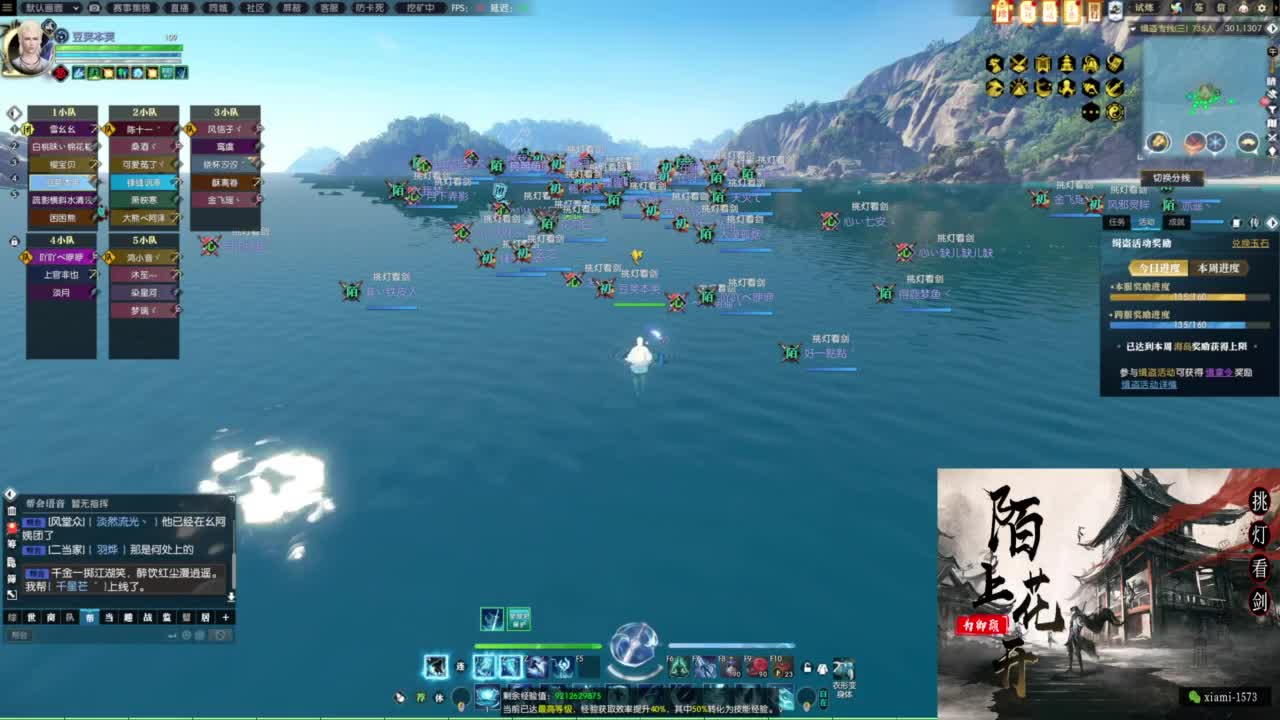Switch to the 任务 tab in the right panel
Screen dimensions: 1280x720
[x=1117, y=222]
